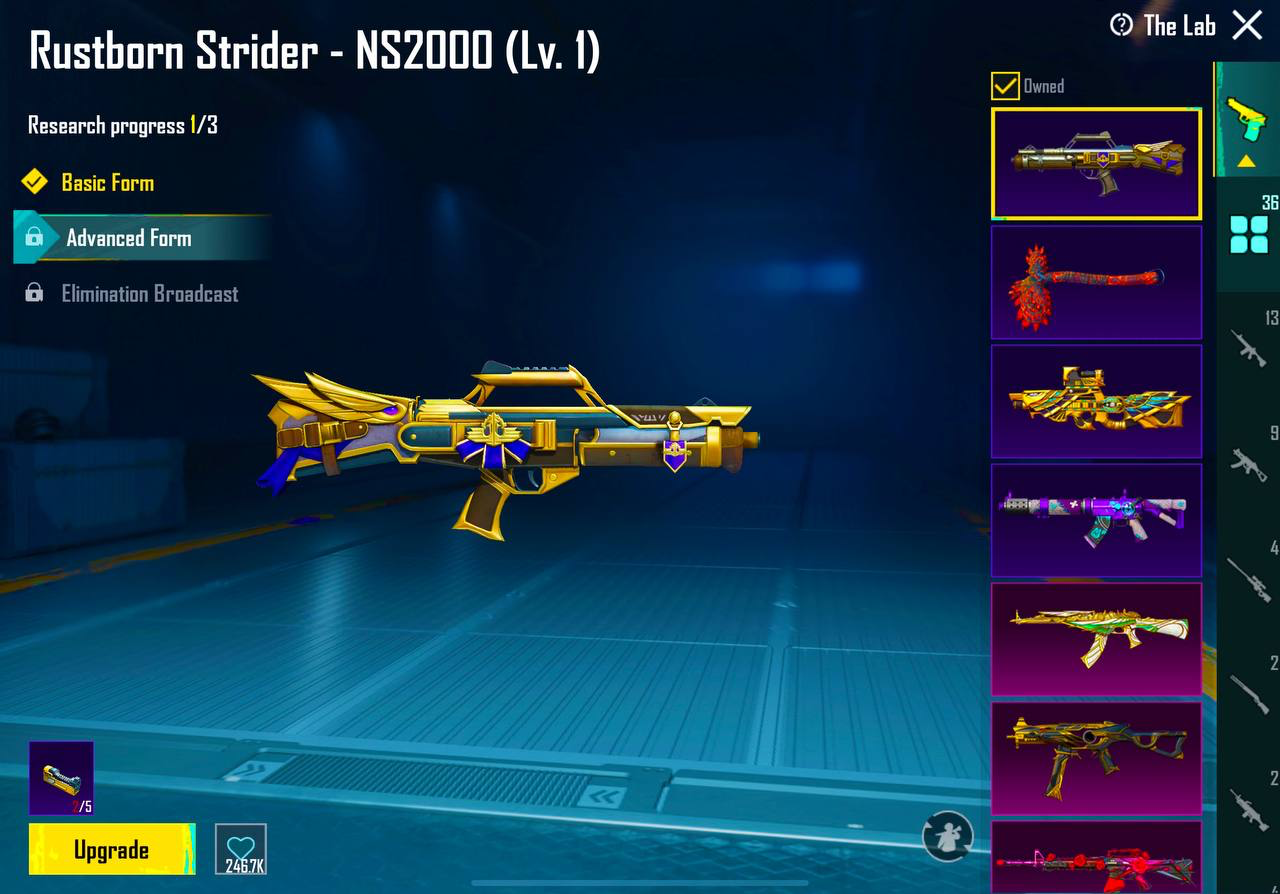Choose the gold and white AKM skin
This screenshot has height=894, width=1280.
[1096, 639]
